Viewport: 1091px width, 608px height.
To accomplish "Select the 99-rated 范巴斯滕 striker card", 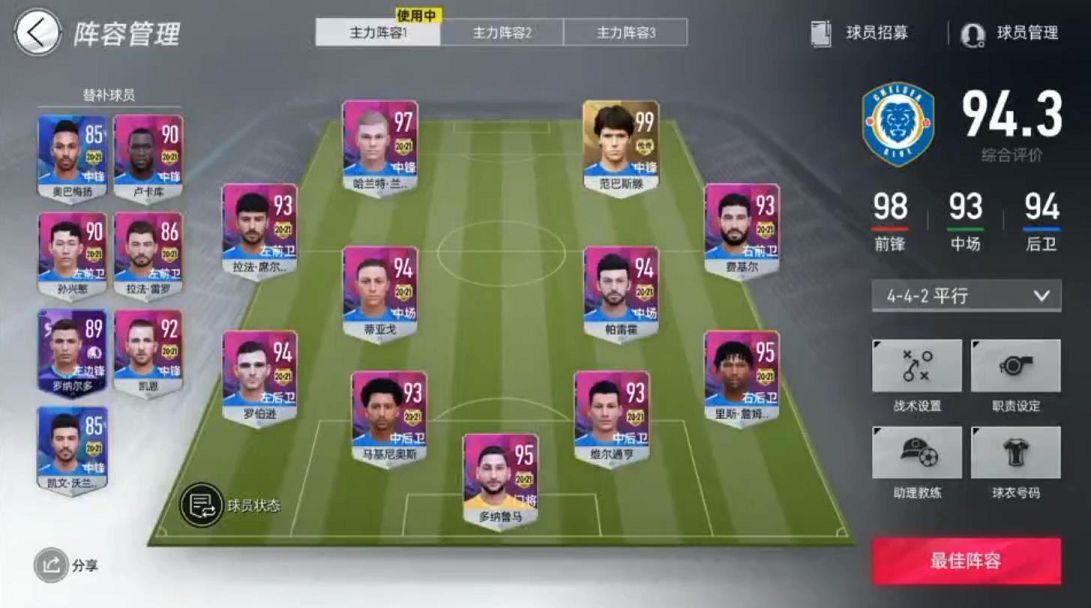I will click(621, 146).
